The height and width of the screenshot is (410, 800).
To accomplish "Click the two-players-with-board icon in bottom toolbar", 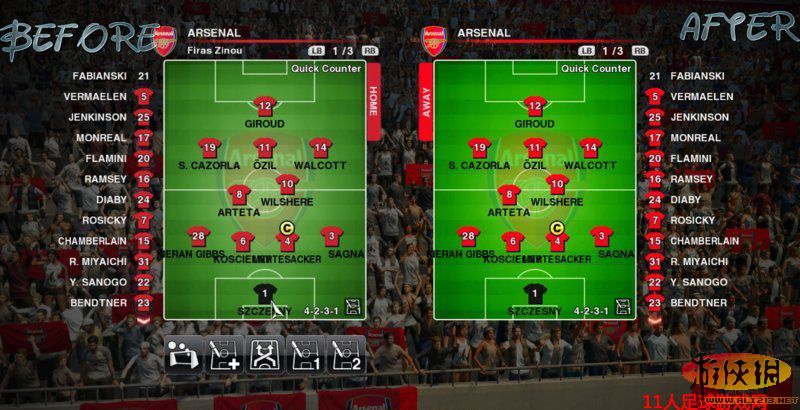I will click(x=182, y=354).
